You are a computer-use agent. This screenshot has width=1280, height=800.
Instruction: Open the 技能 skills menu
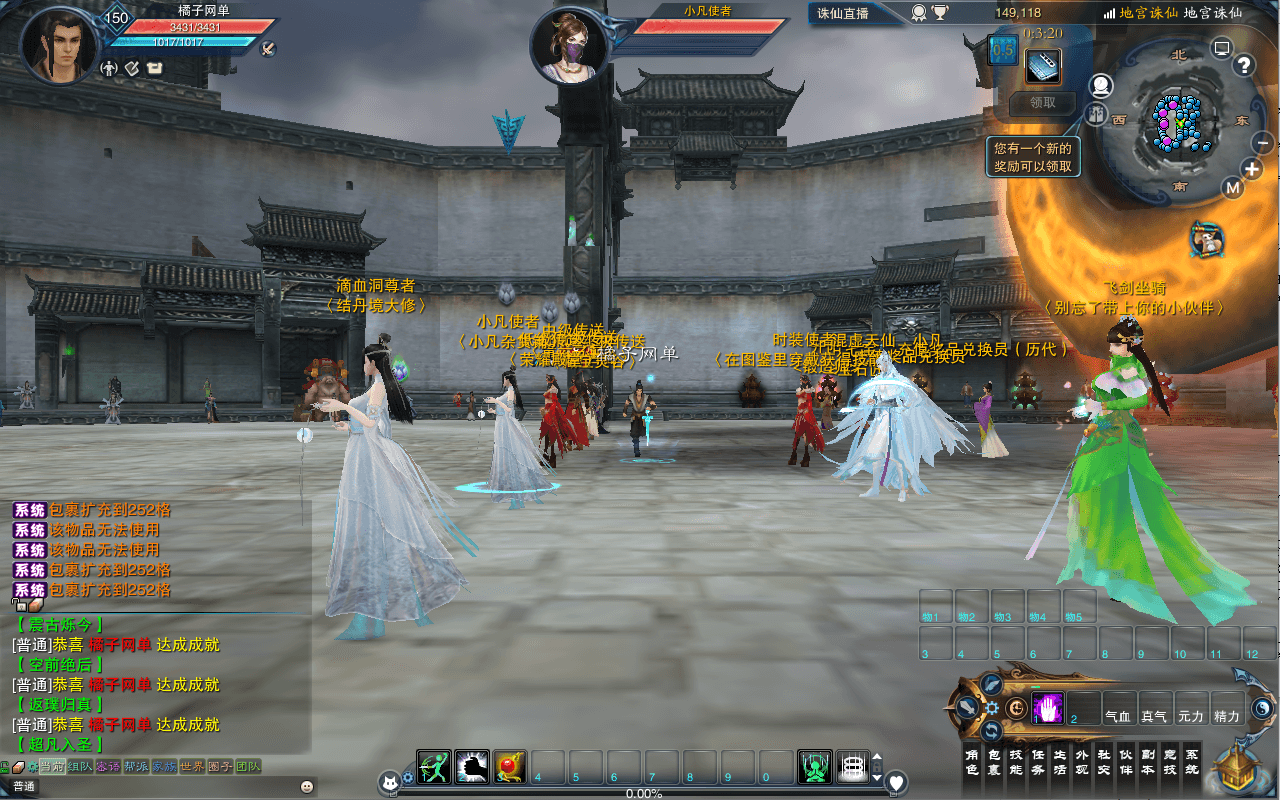pyautogui.click(x=1016, y=763)
